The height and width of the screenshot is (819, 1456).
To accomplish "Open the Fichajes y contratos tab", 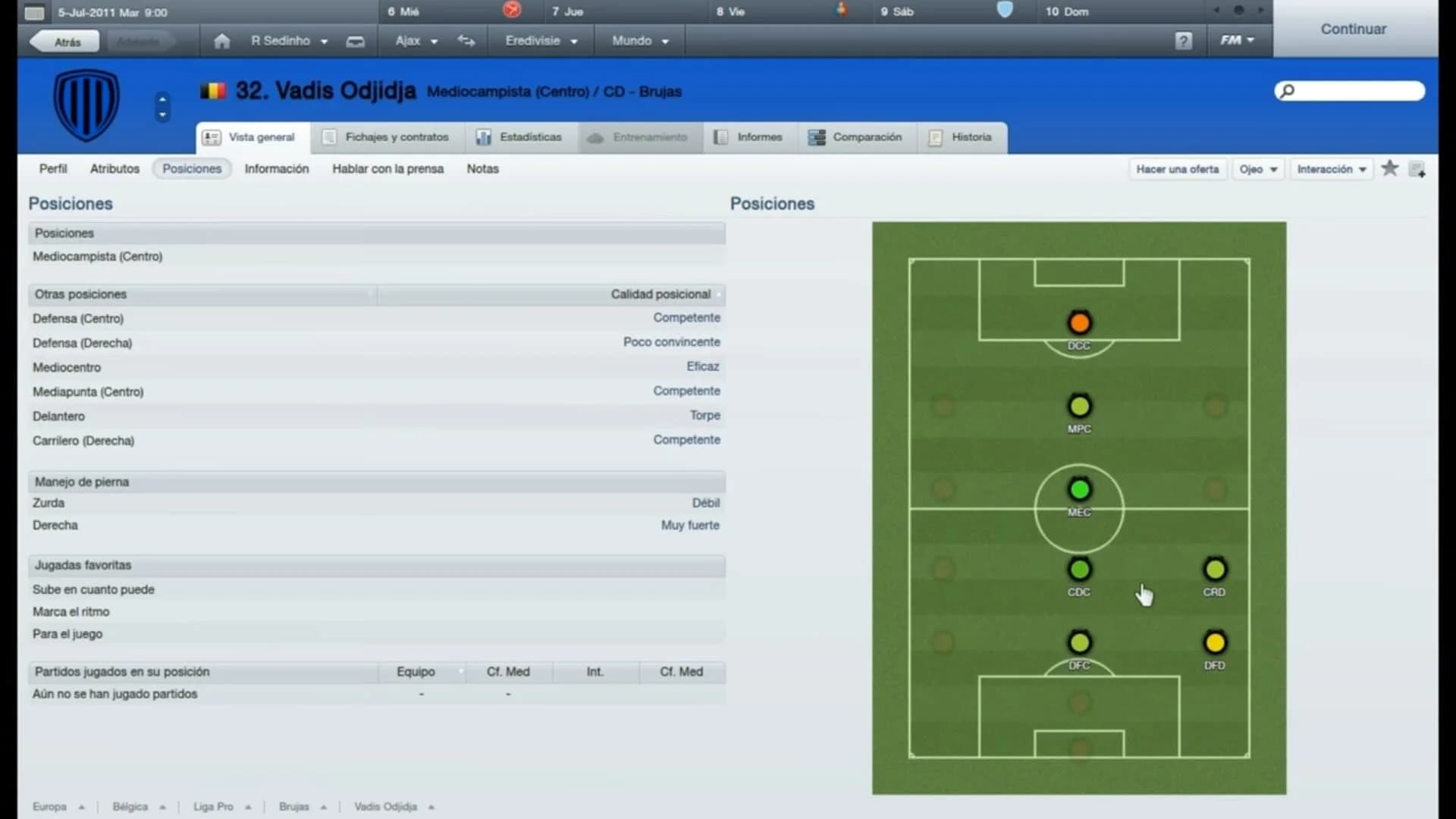I will tap(387, 137).
